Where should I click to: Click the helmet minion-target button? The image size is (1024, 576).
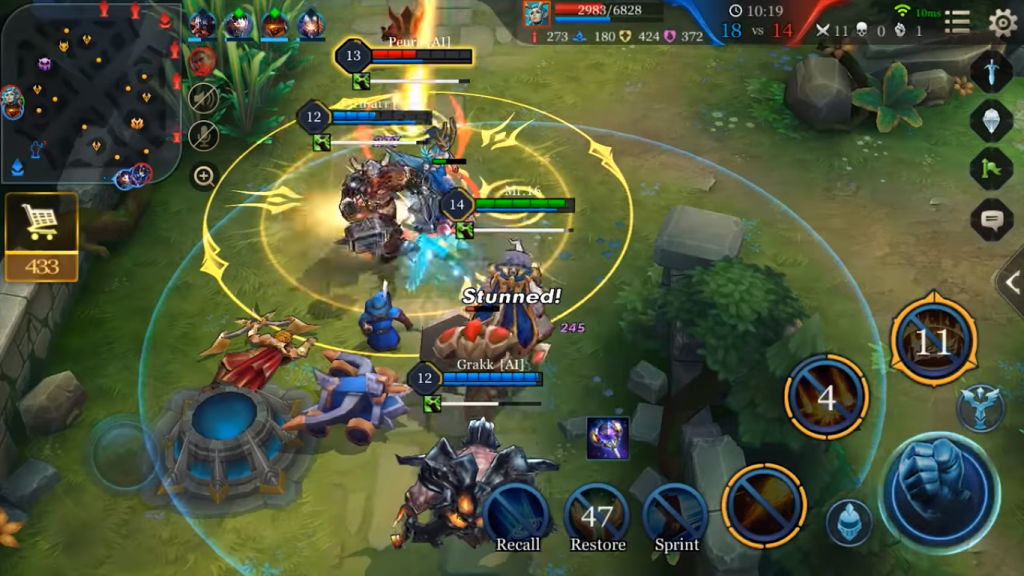tap(849, 522)
